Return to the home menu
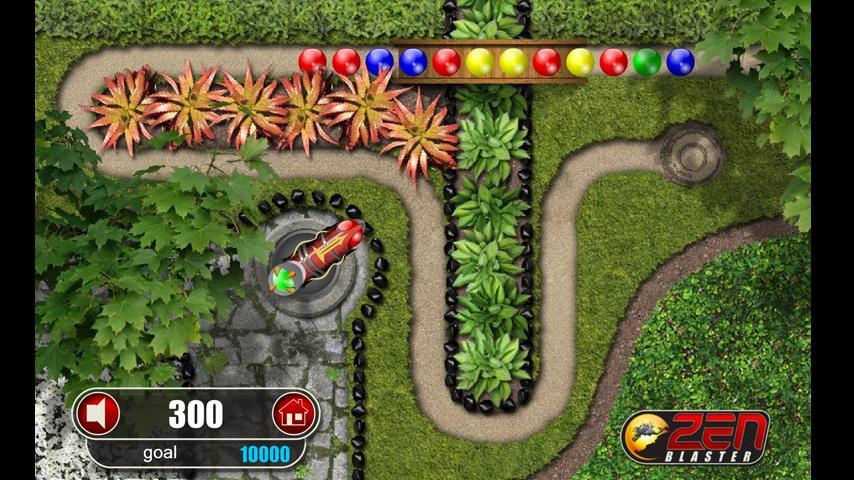 point(293,413)
